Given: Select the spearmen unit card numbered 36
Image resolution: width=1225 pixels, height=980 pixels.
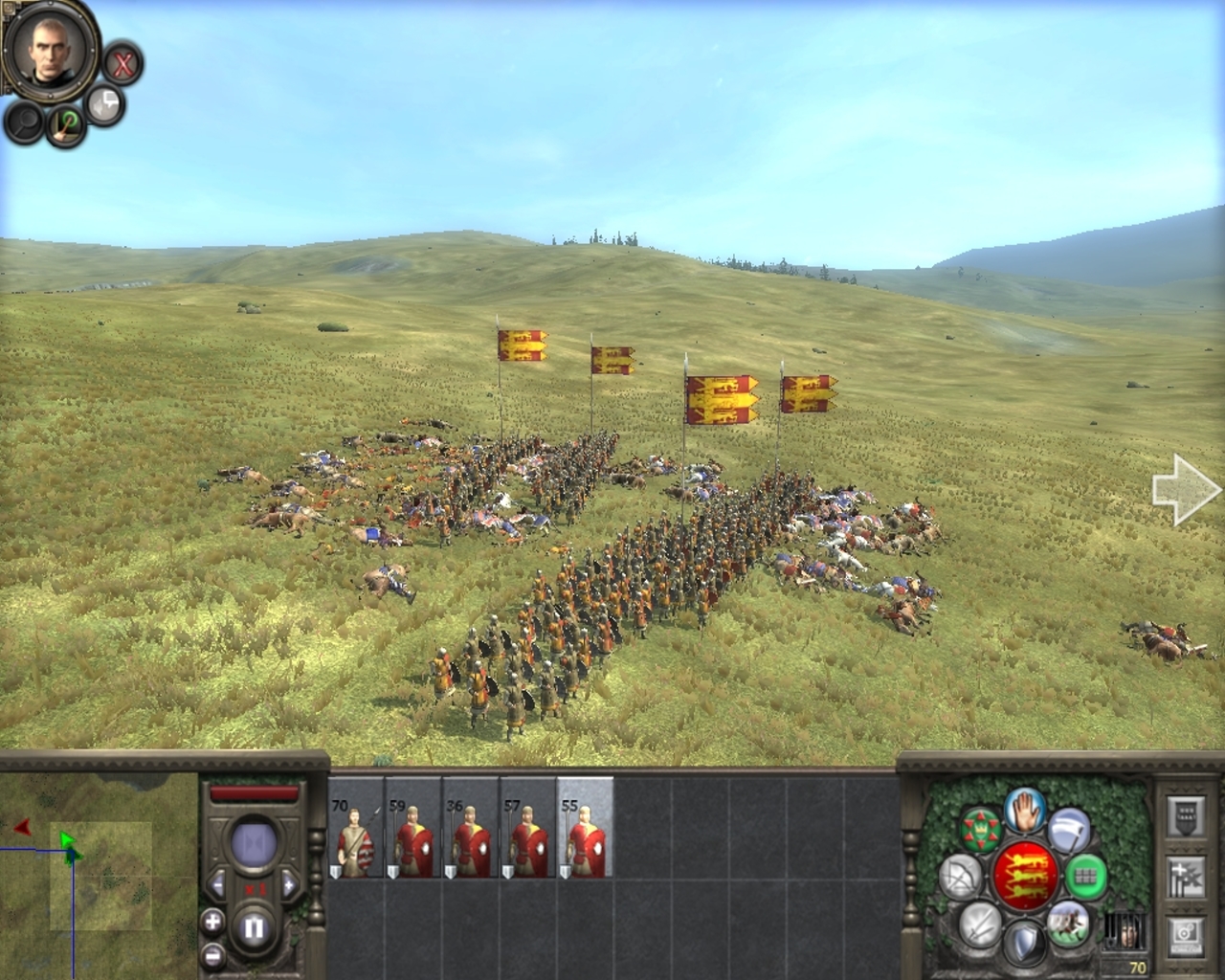Looking at the screenshot, I should [x=471, y=828].
